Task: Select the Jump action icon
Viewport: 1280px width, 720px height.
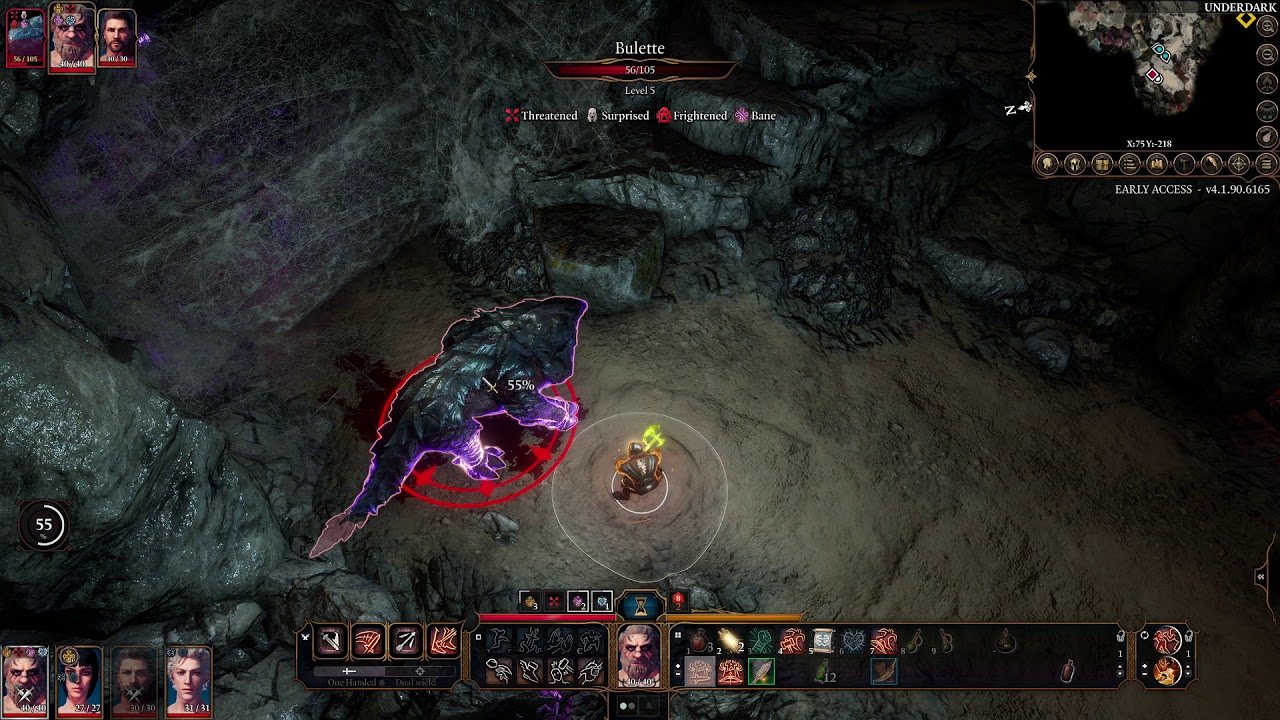Action: (x=498, y=641)
